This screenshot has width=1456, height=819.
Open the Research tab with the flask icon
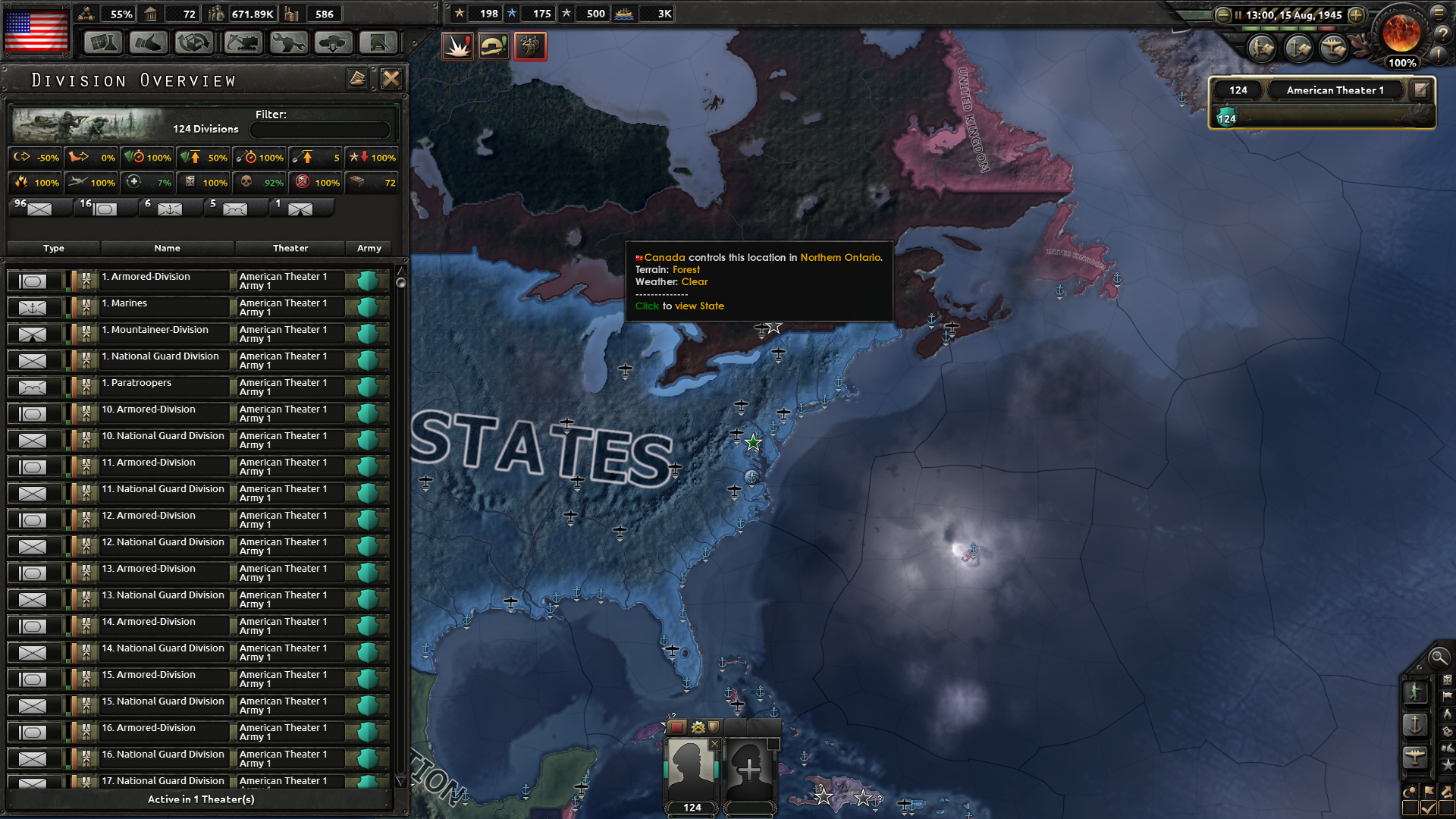[x=102, y=43]
